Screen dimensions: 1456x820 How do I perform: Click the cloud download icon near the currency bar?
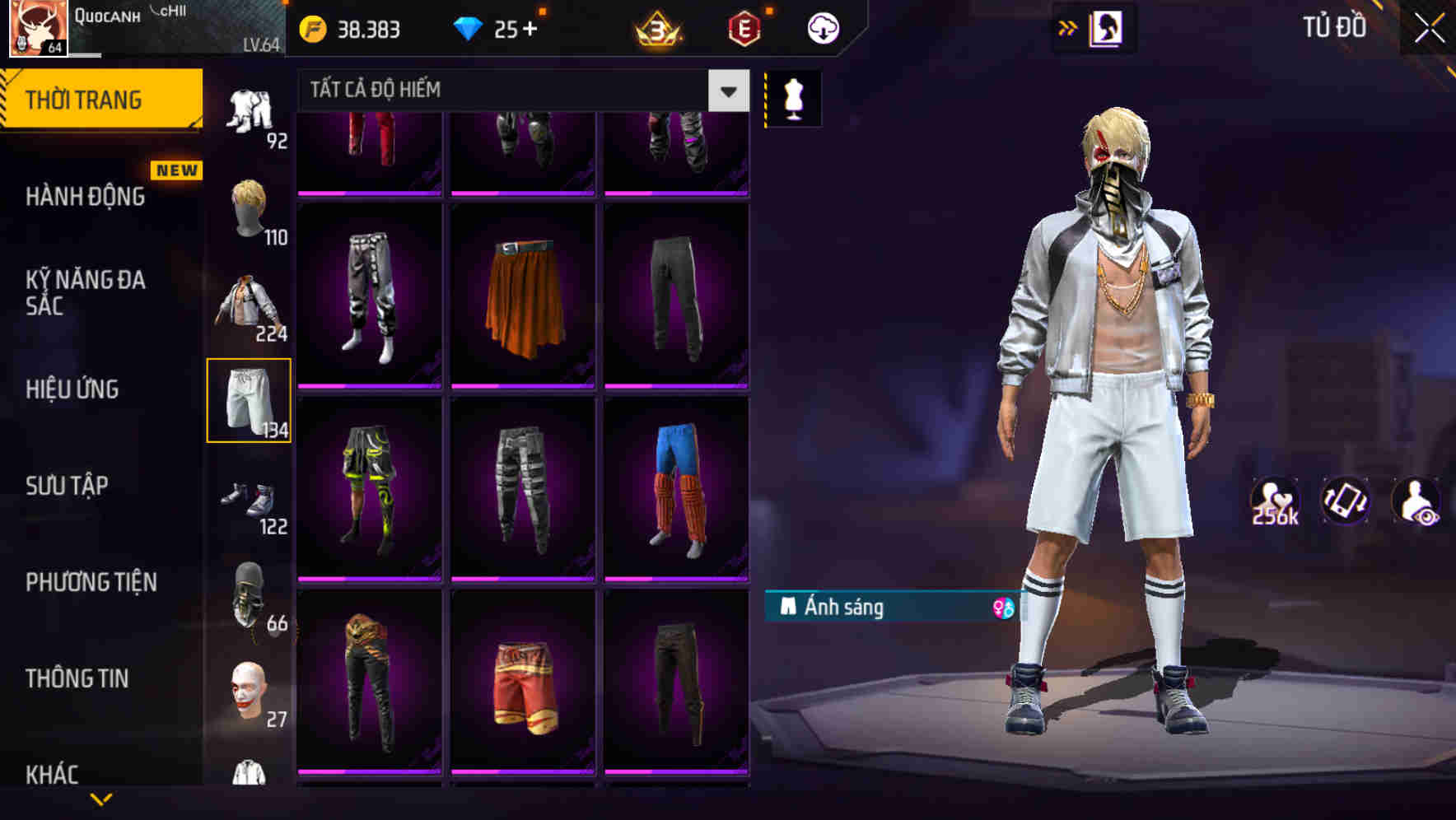click(x=823, y=27)
